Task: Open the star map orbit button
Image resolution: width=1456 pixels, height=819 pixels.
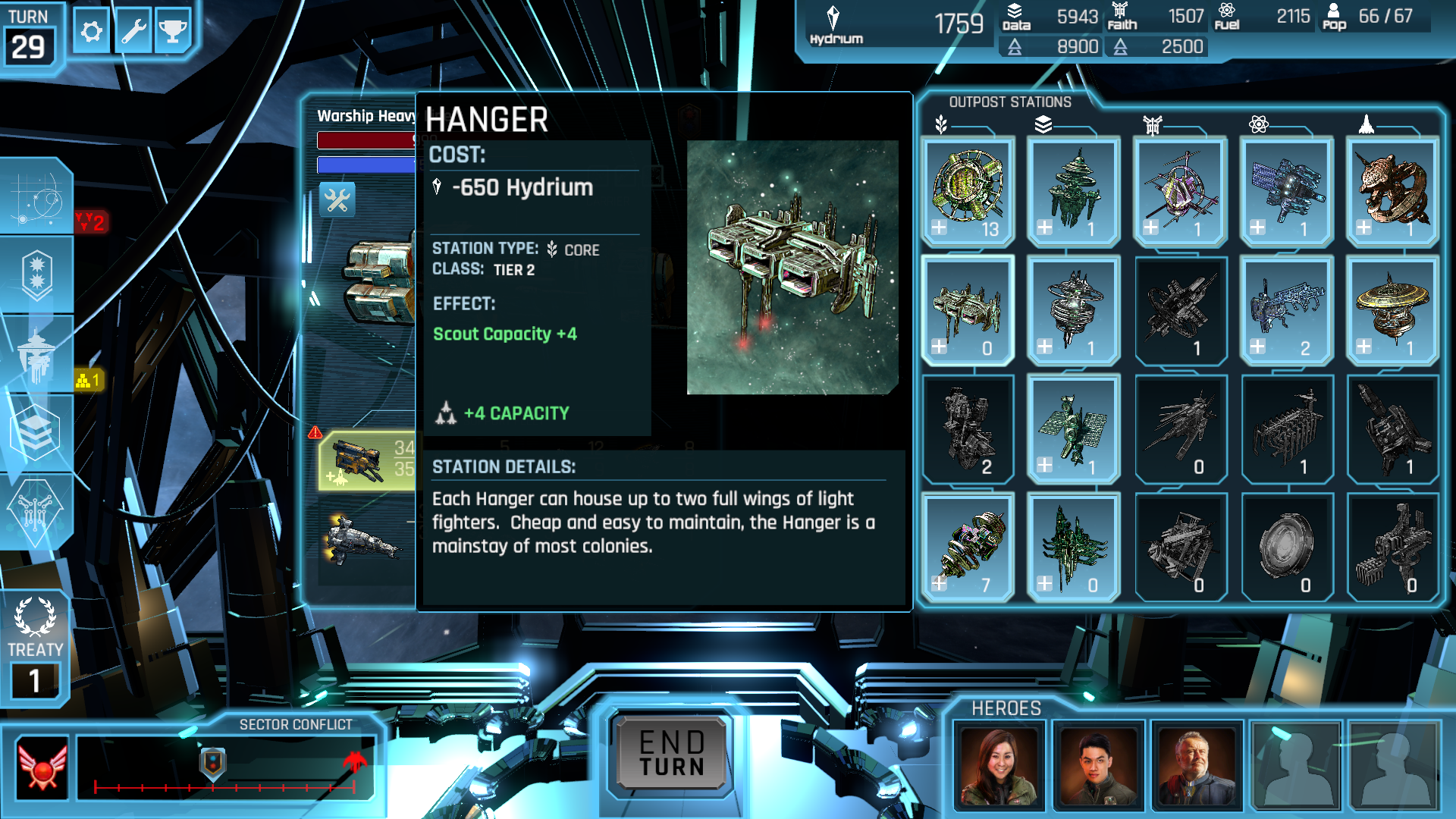Action: 36,197
